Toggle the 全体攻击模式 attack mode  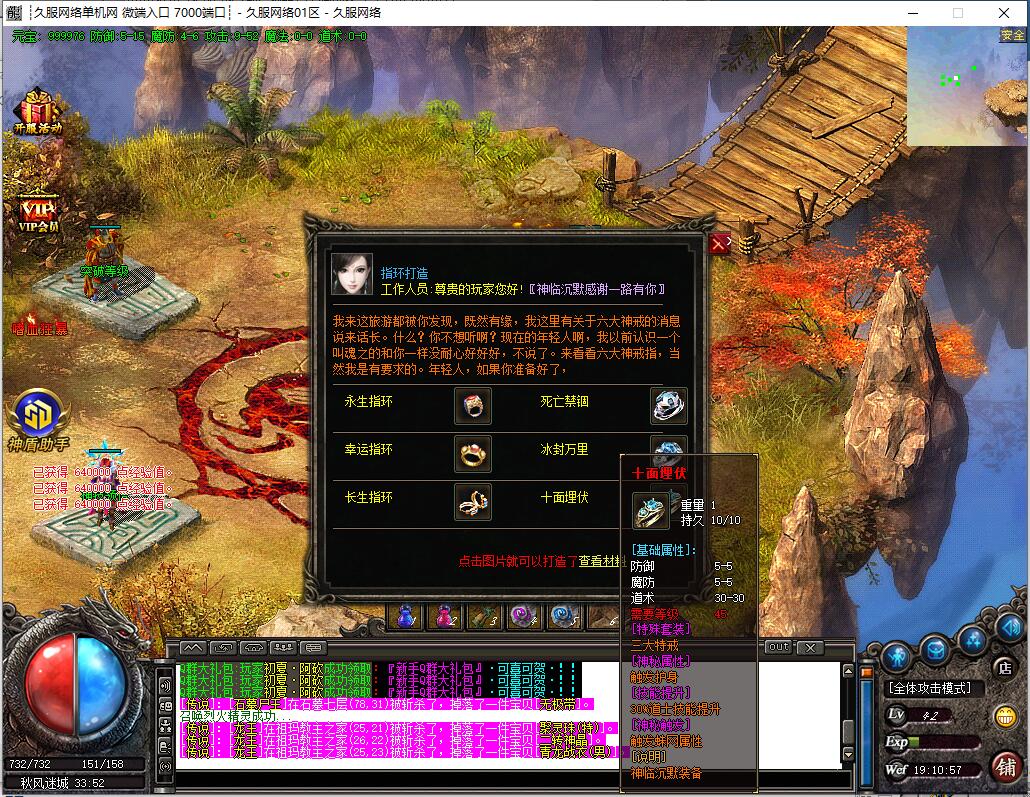pyautogui.click(x=929, y=688)
